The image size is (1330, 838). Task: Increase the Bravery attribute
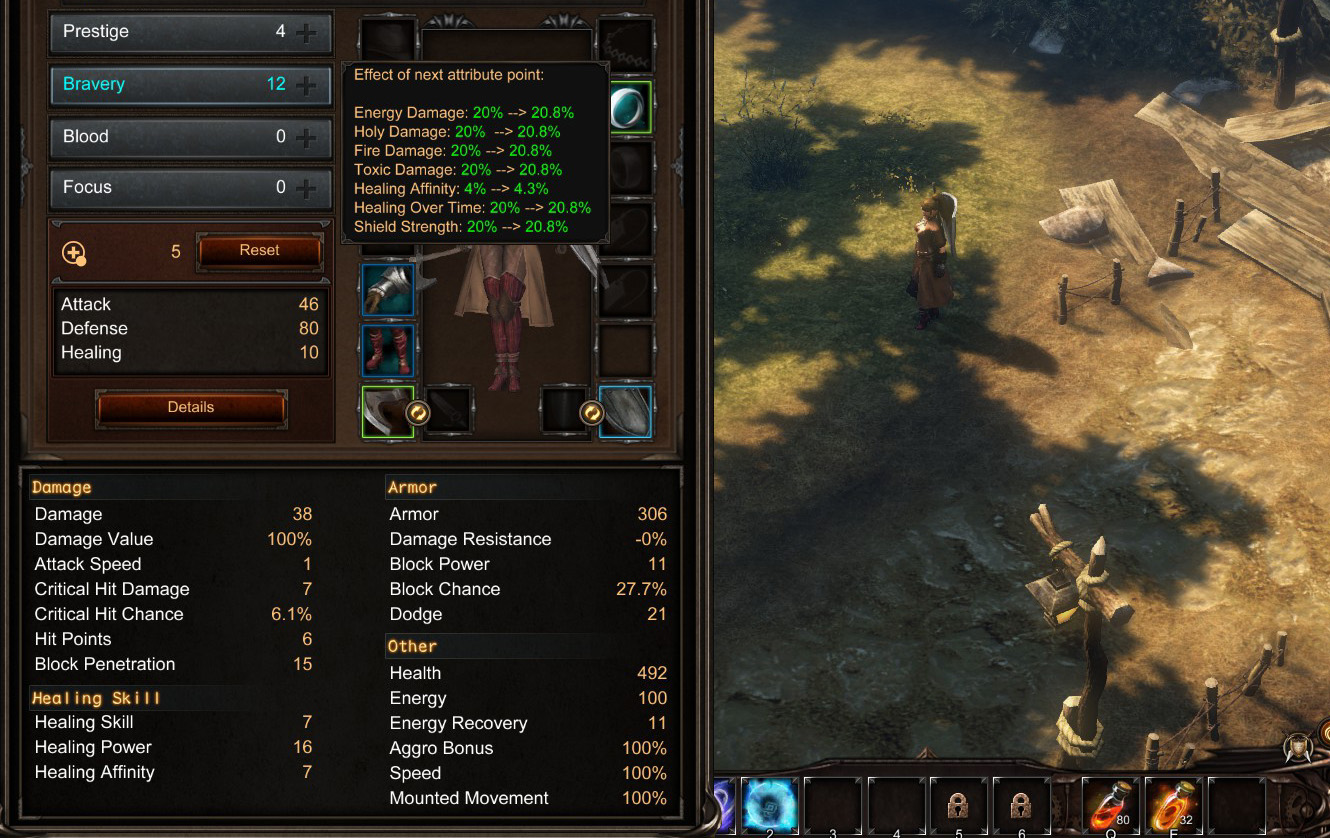point(306,86)
